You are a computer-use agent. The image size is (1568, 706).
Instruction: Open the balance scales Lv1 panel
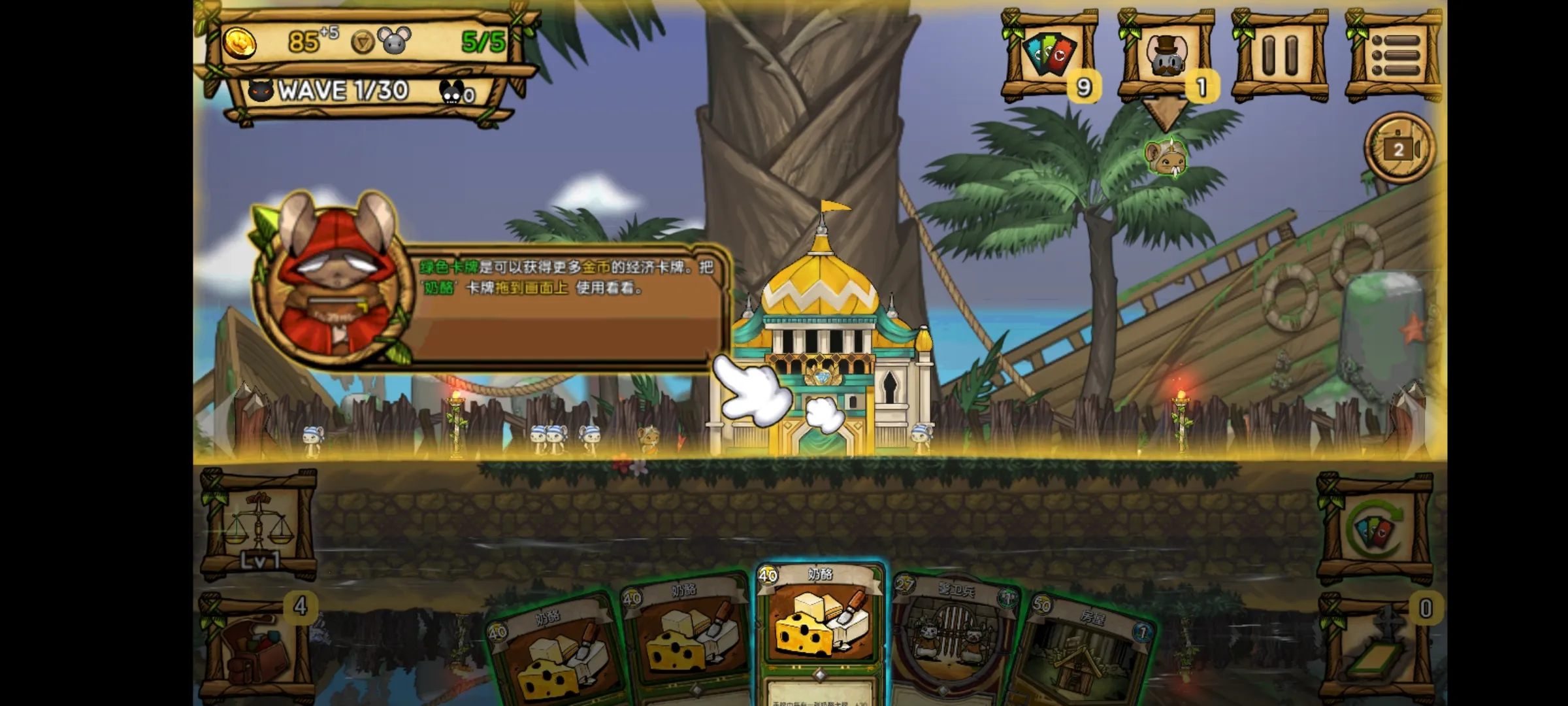pyautogui.click(x=258, y=526)
